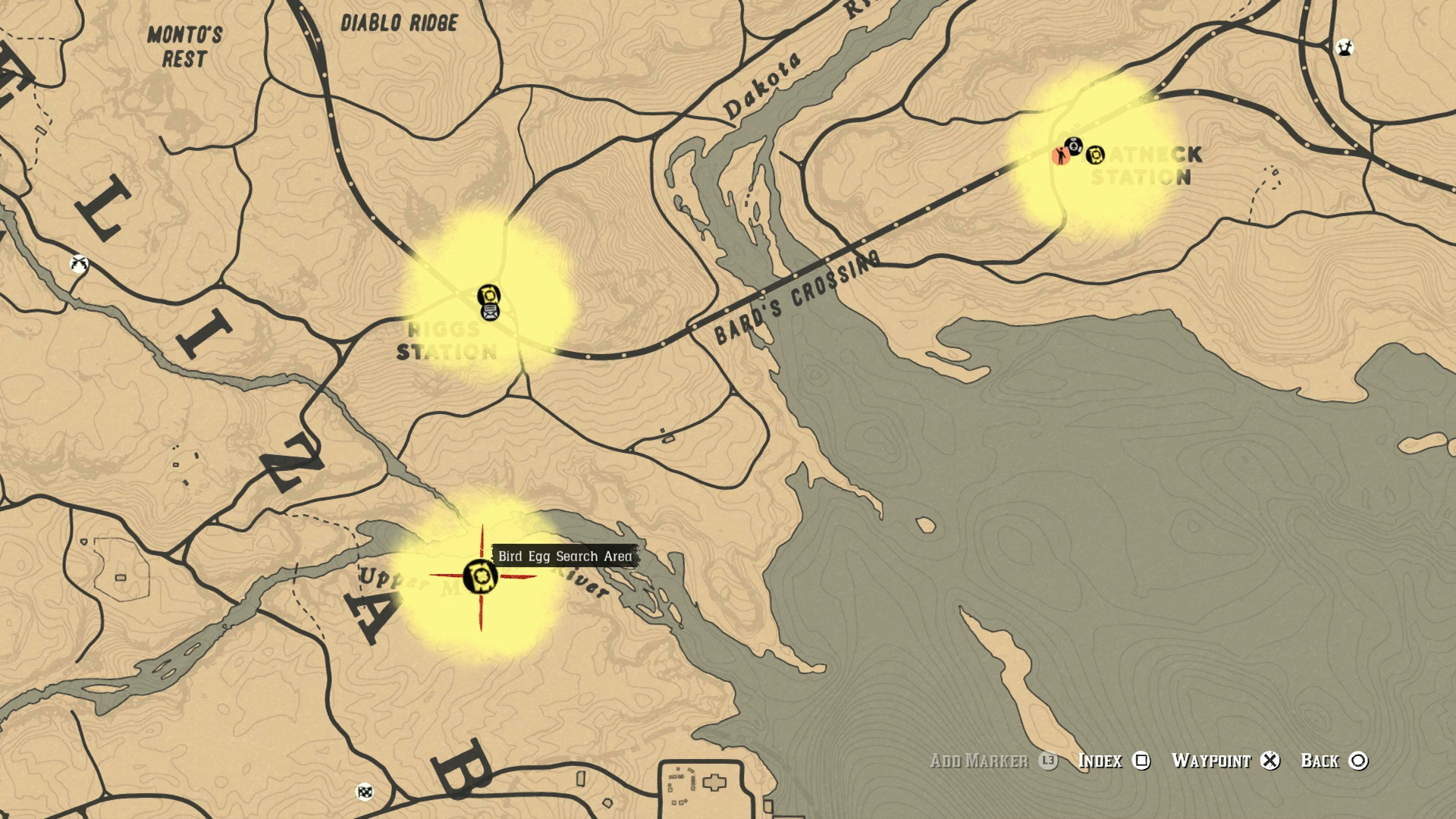Click the Back circle button
Viewport: 1456px width, 819px height.
pos(1359,762)
